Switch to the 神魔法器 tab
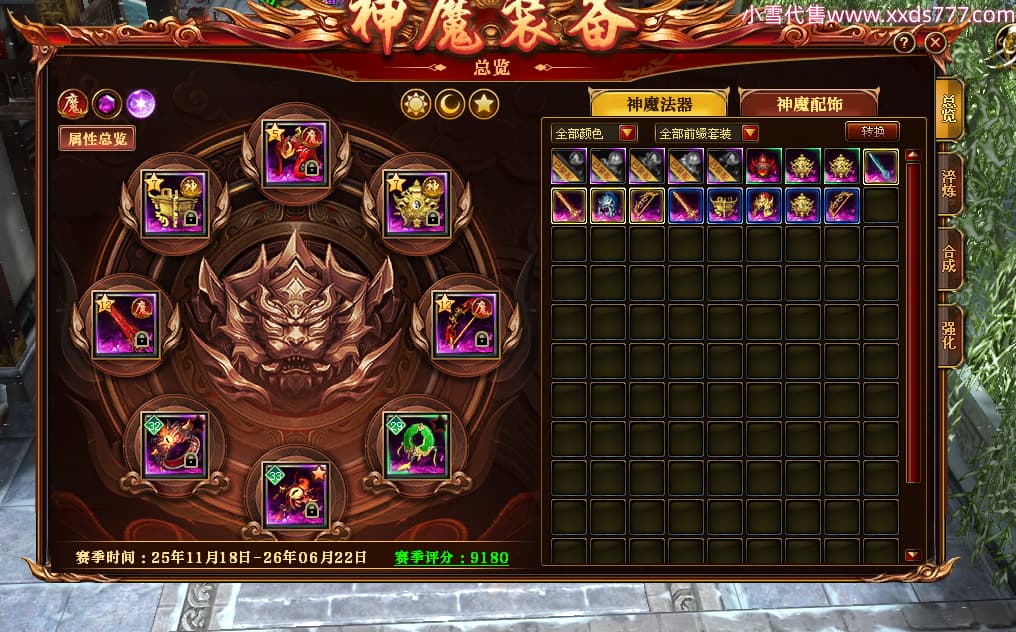The width and height of the screenshot is (1016, 632). (x=660, y=104)
